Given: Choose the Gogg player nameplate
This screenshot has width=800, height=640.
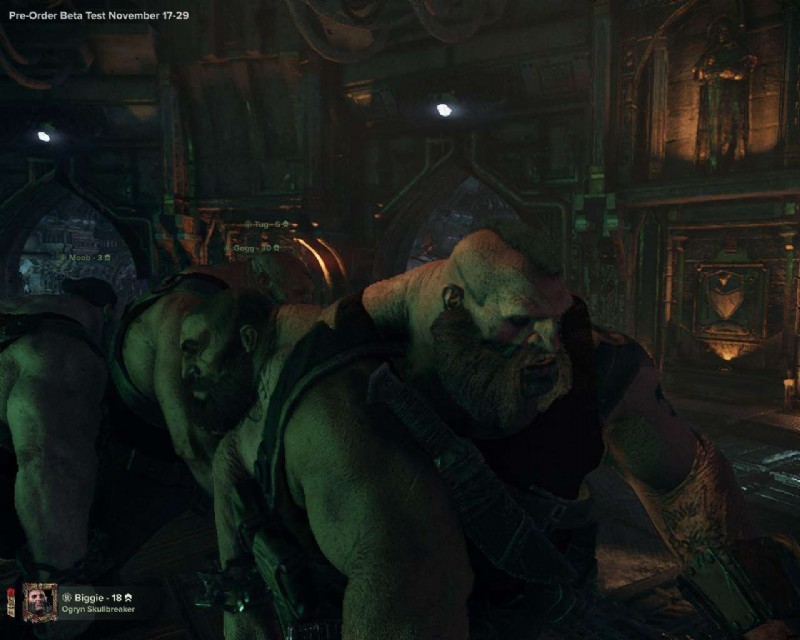Looking at the screenshot, I should (x=254, y=247).
